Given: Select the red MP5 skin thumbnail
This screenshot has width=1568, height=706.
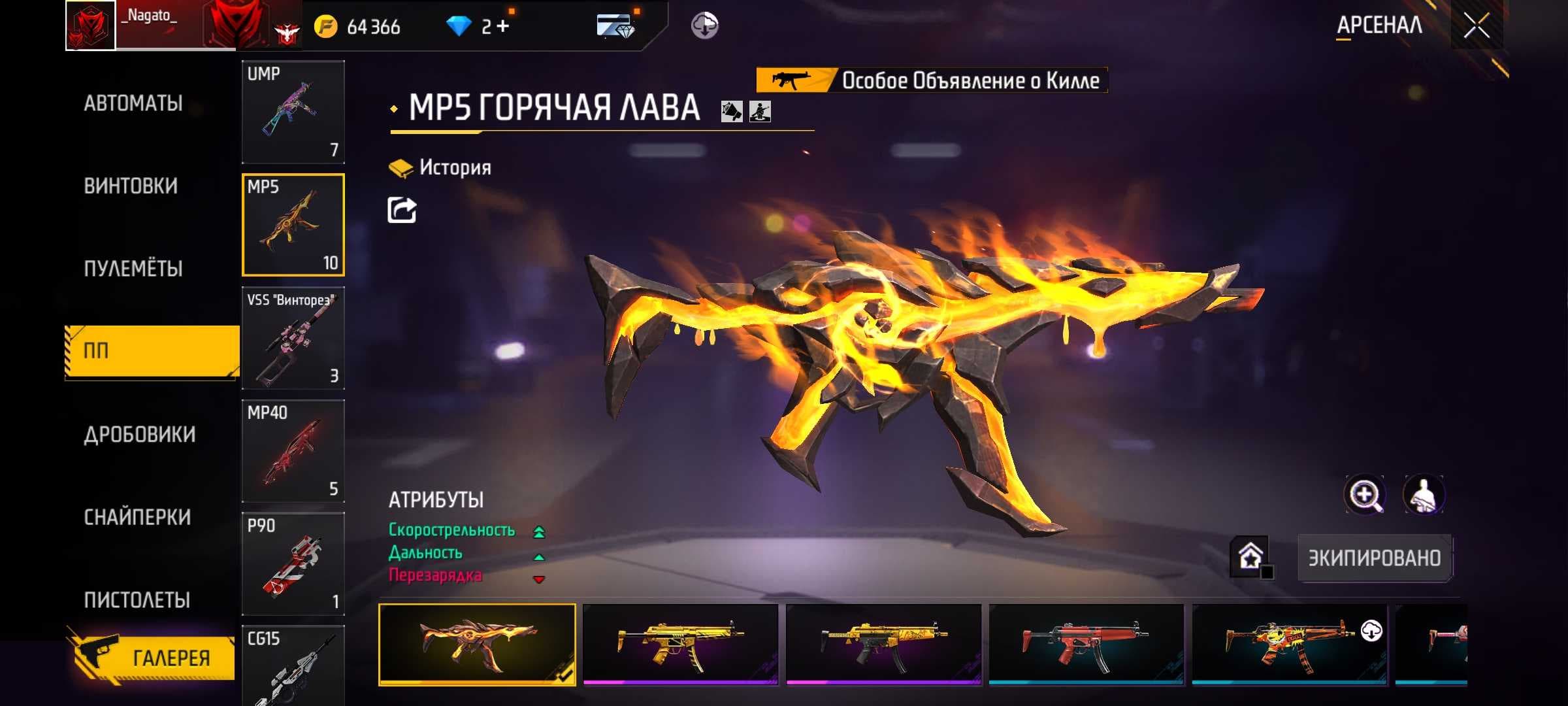Looking at the screenshot, I should pyautogui.click(x=1085, y=644).
